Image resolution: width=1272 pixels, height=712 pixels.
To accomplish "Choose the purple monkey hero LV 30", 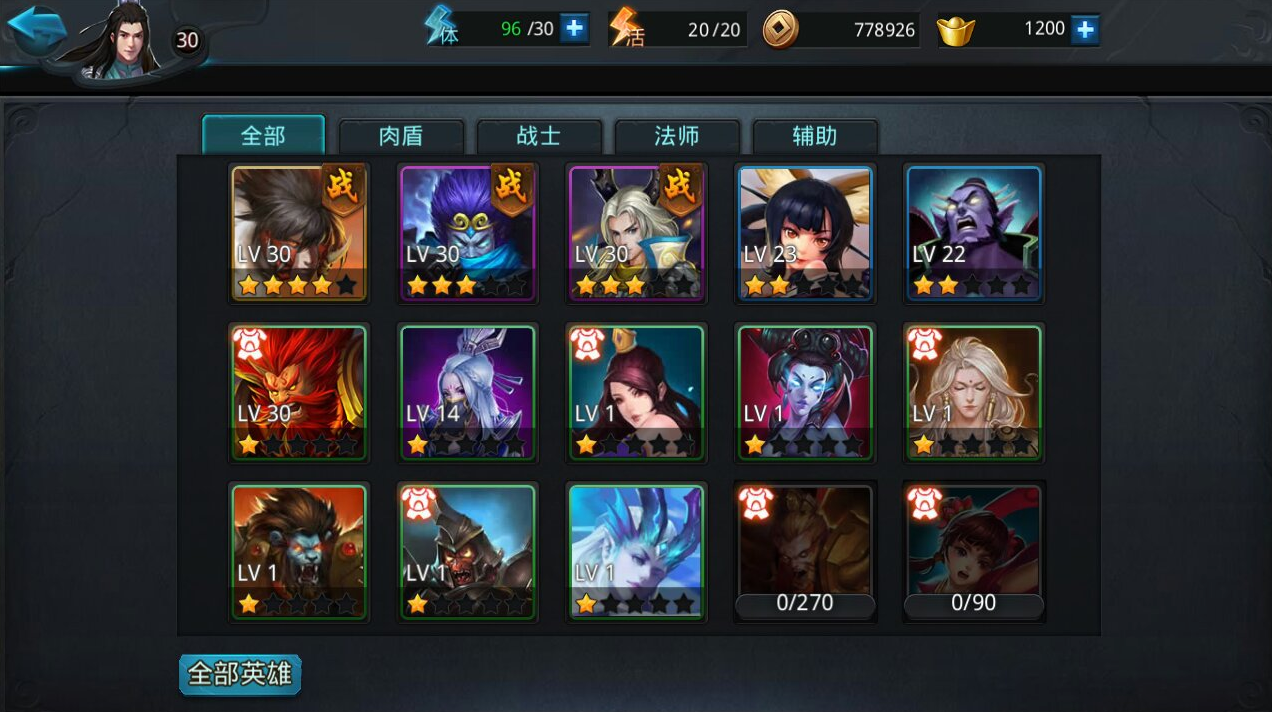I will (x=467, y=233).
